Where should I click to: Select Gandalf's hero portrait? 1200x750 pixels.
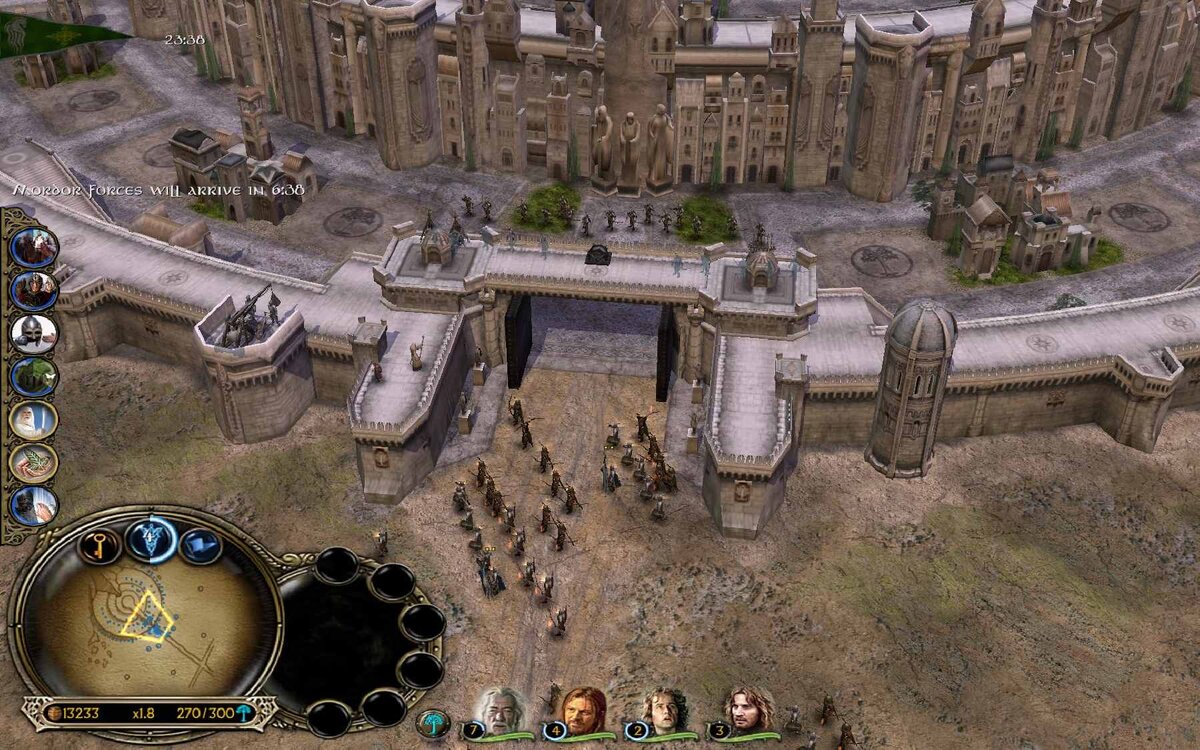pyautogui.click(x=499, y=711)
